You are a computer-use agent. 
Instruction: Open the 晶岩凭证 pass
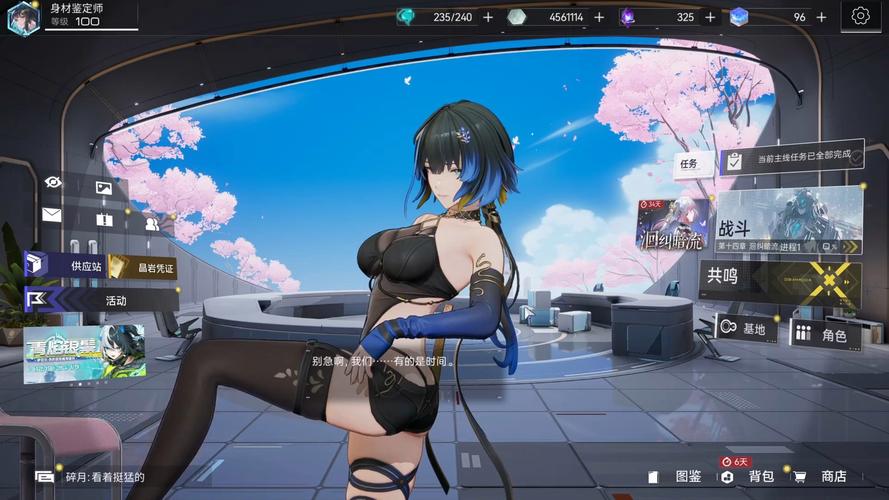tap(142, 268)
